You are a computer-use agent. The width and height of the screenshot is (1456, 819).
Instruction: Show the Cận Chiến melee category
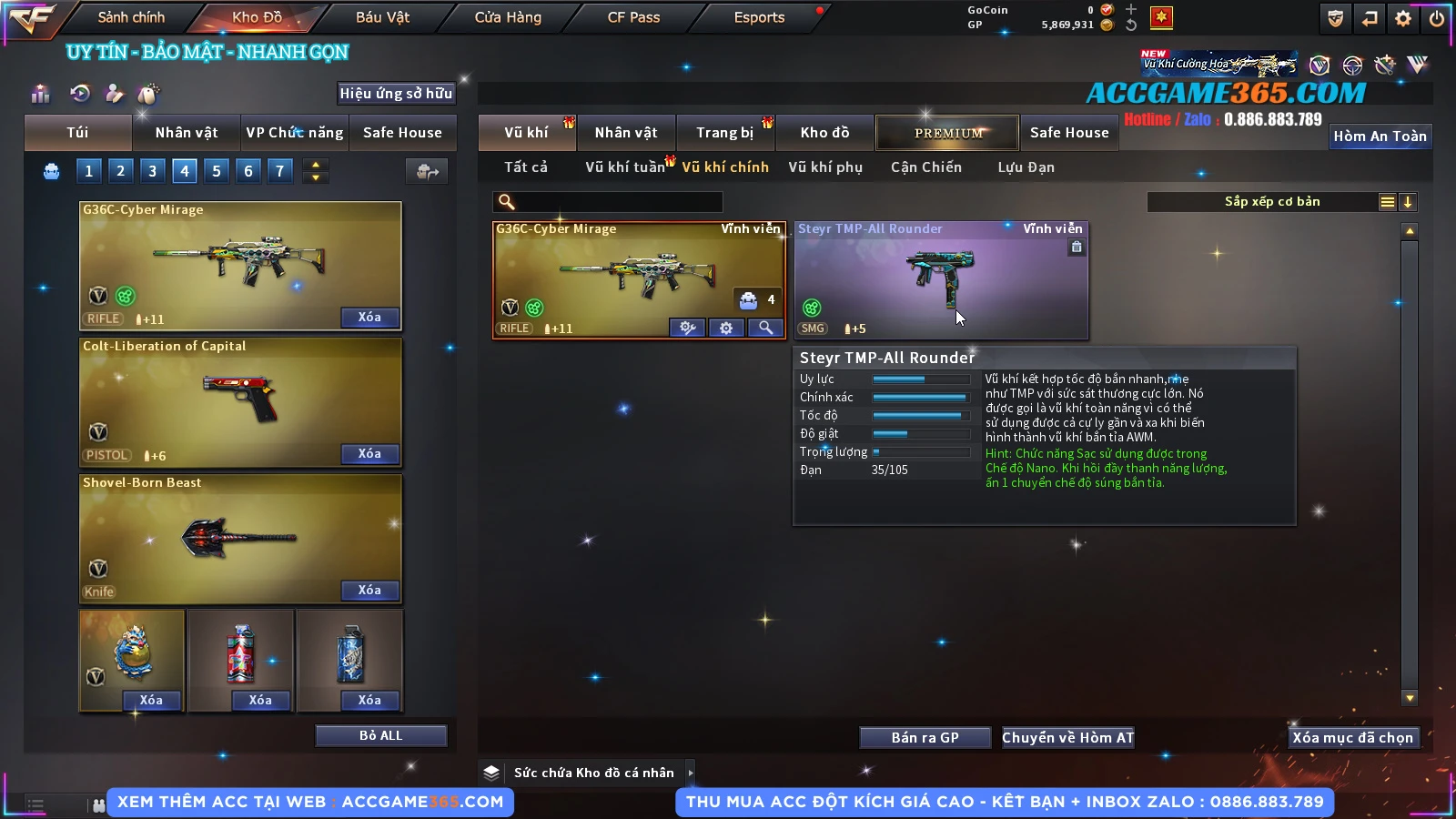[925, 167]
